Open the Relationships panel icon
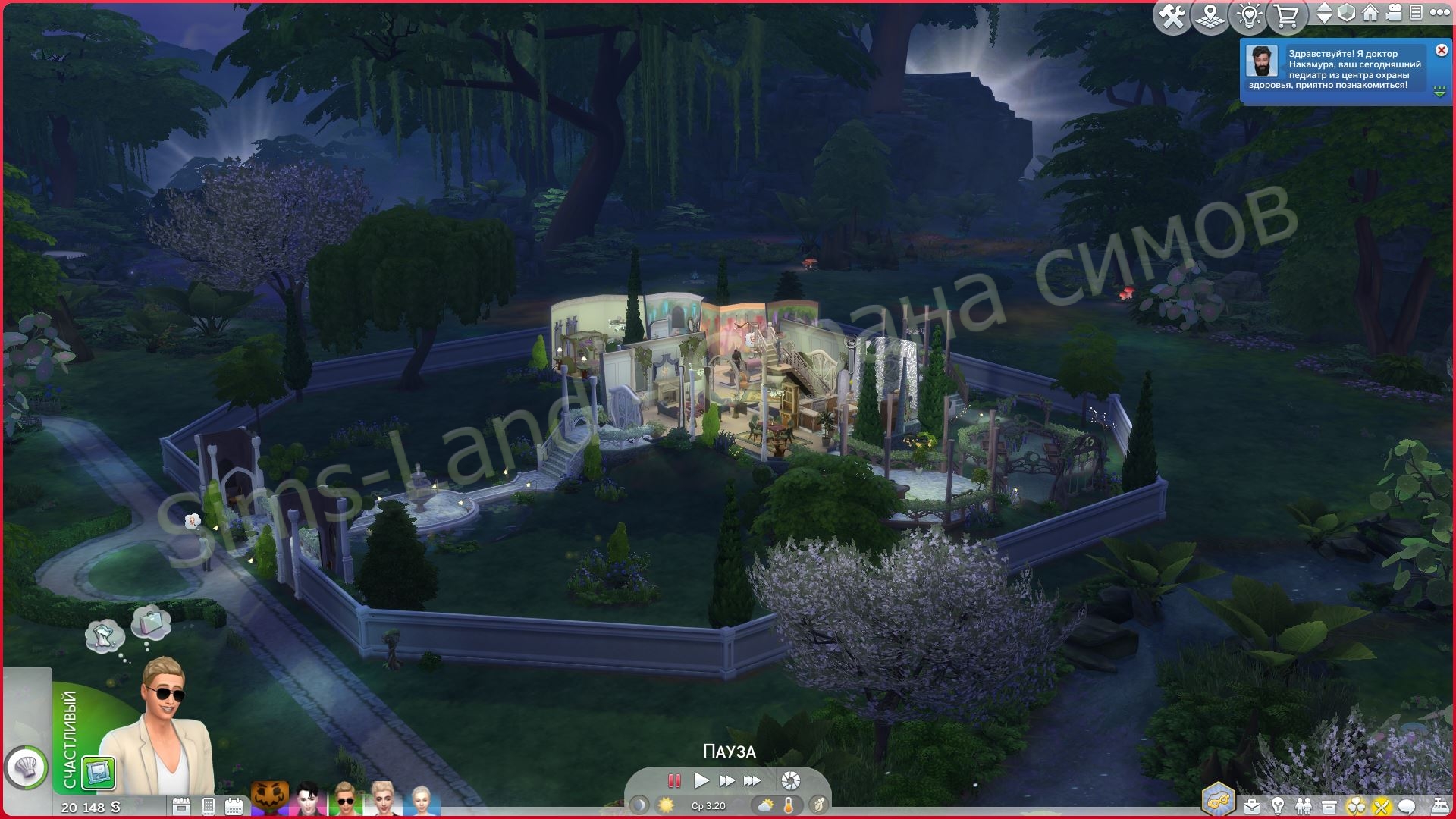 click(1304, 802)
